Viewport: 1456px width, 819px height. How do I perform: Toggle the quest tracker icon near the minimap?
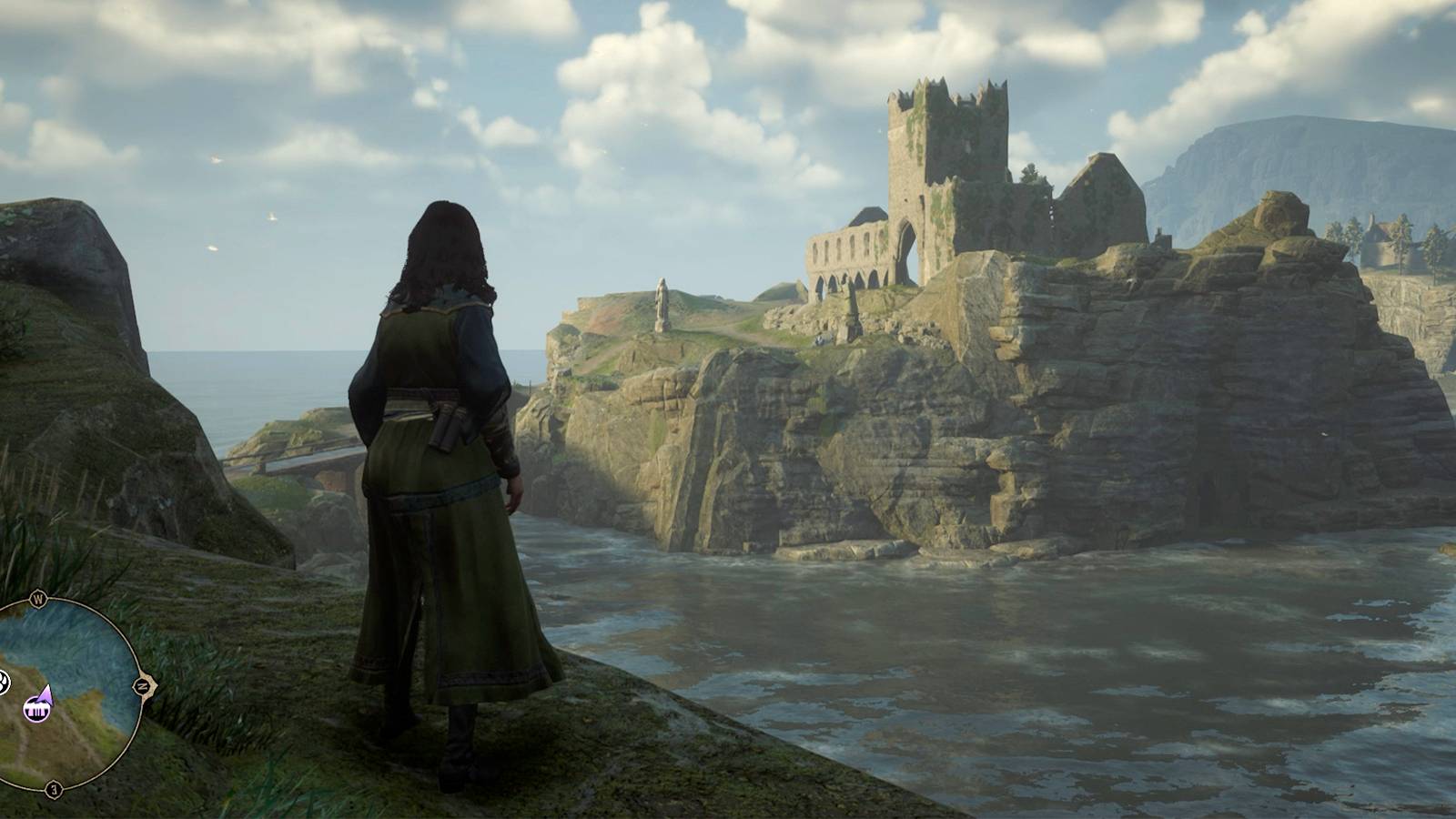pos(3,682)
